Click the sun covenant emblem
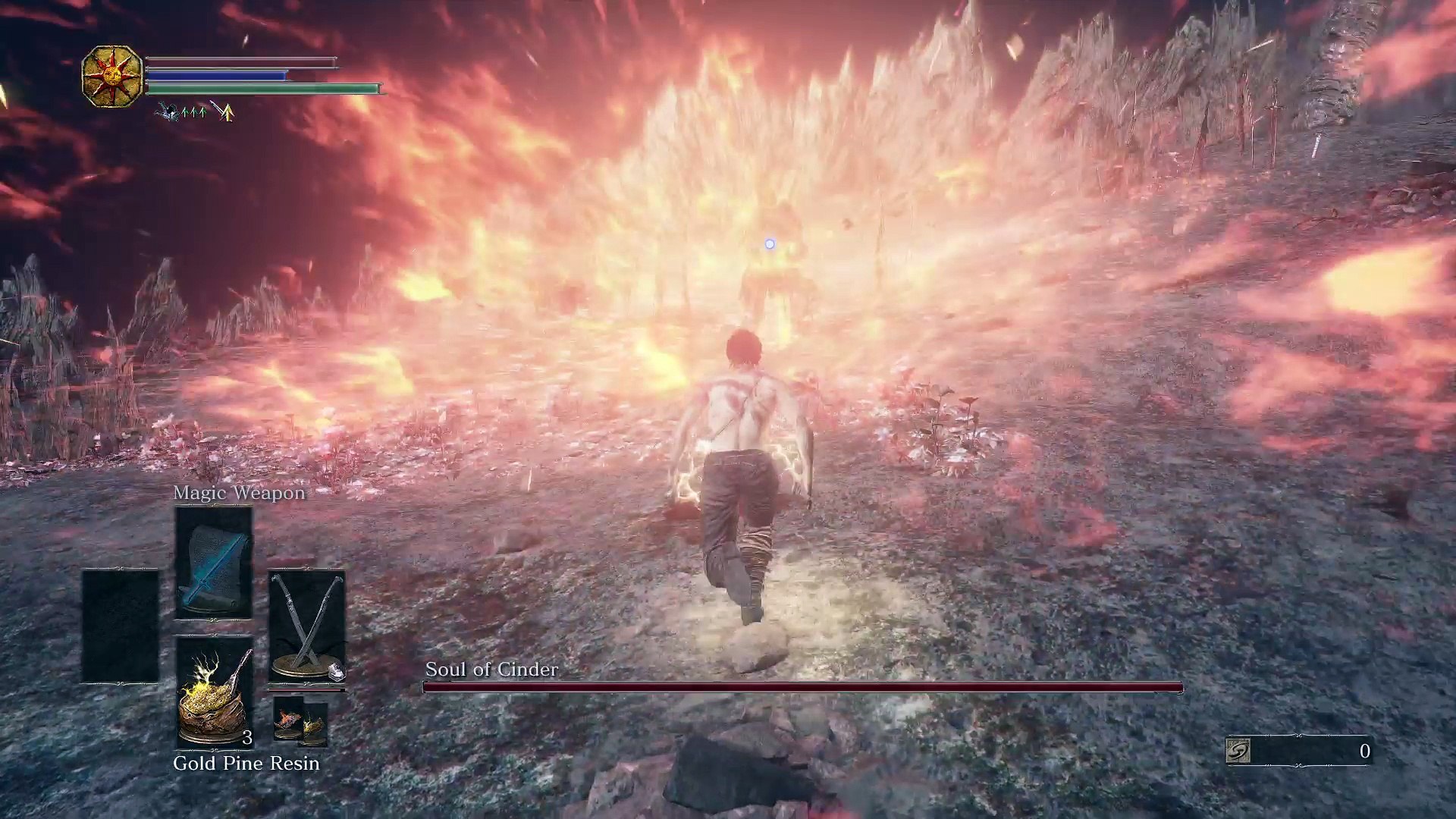Viewport: 1456px width, 819px height. pos(112,76)
